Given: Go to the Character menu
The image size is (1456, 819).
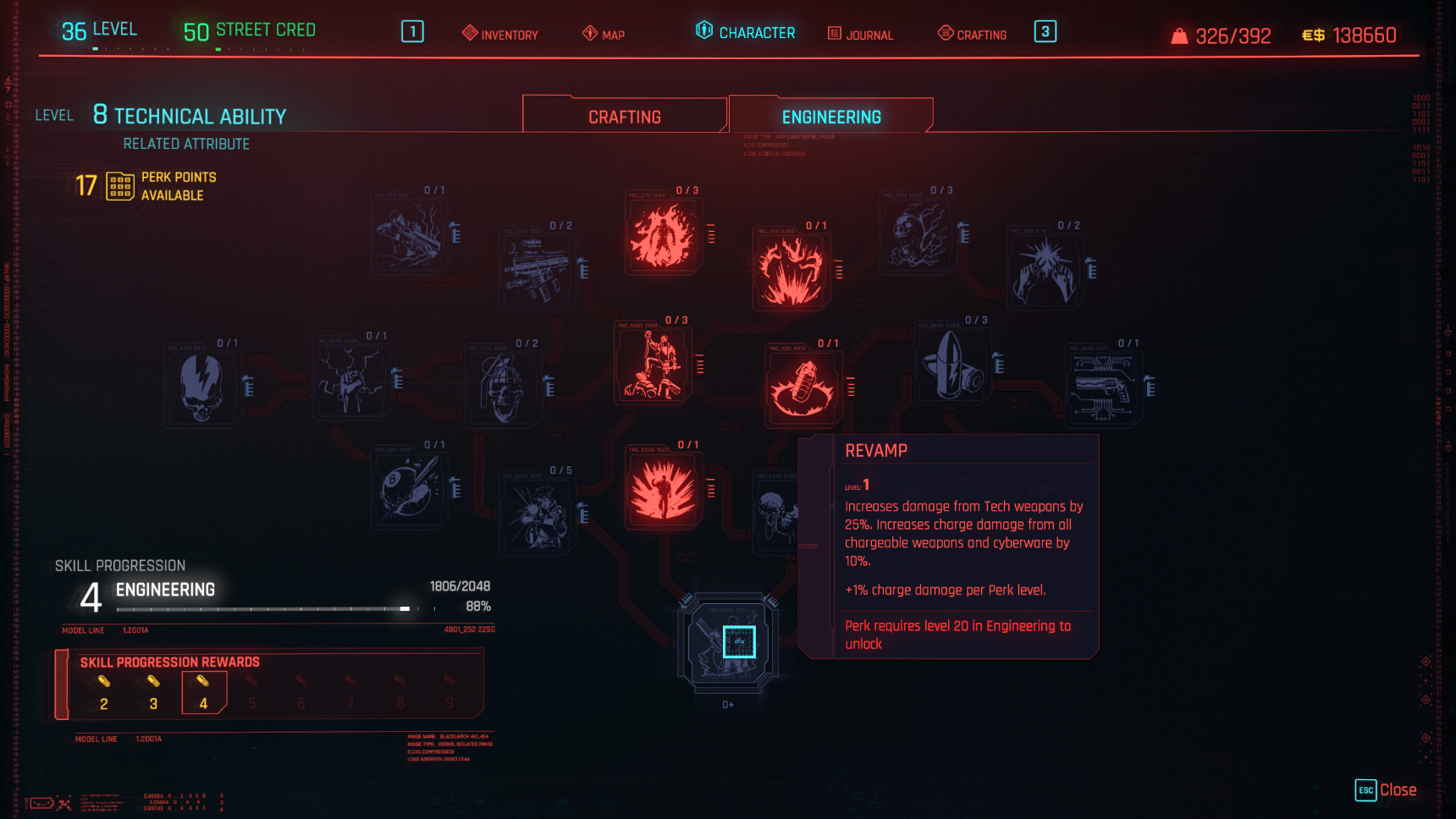Looking at the screenshot, I should (745, 32).
